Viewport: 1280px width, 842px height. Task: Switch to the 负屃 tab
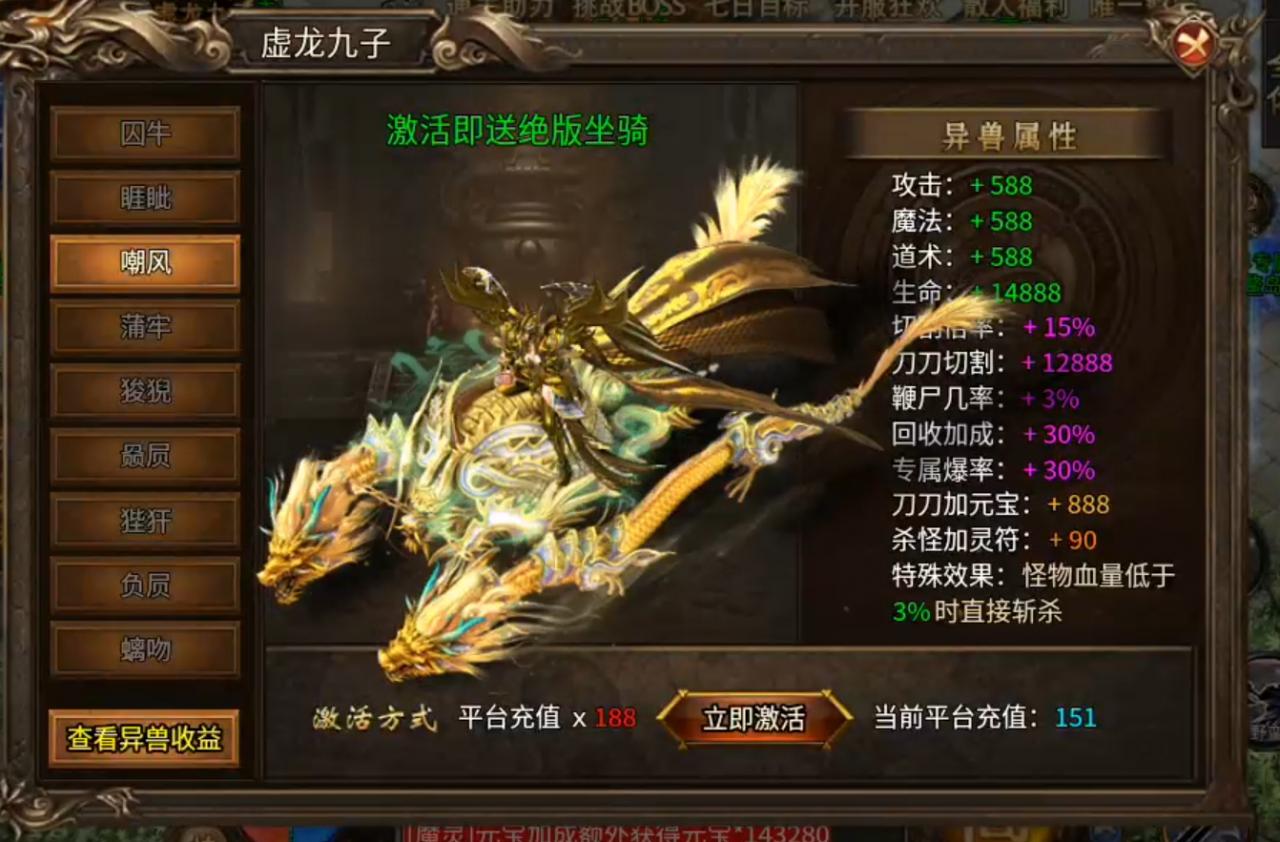(x=145, y=583)
